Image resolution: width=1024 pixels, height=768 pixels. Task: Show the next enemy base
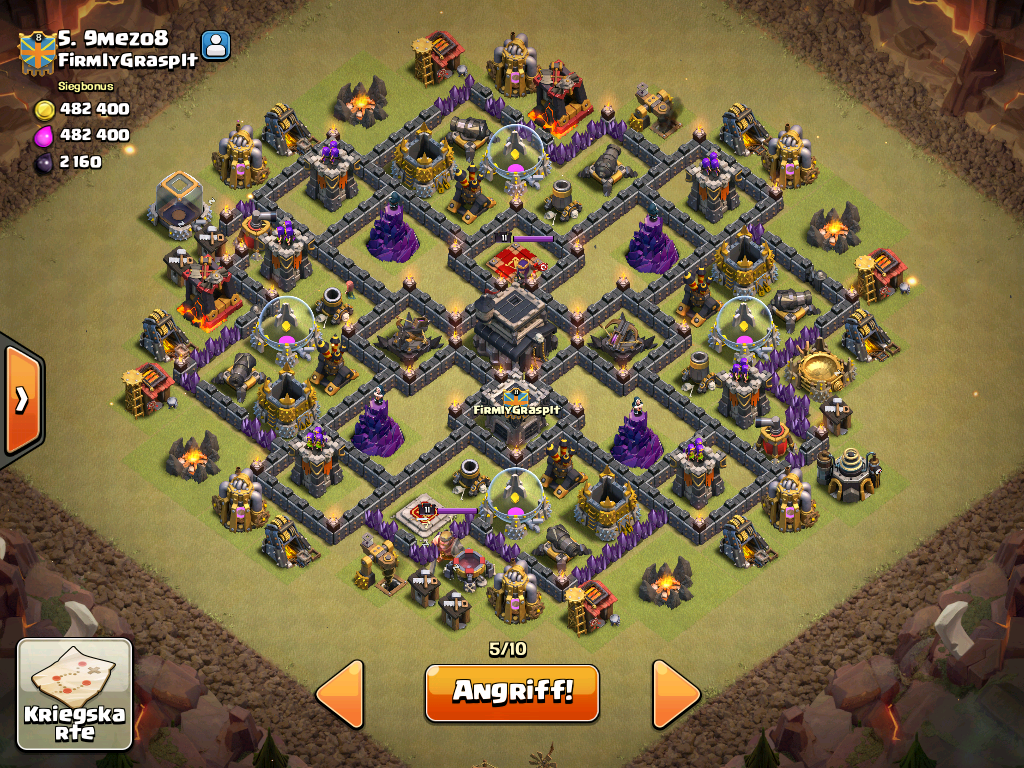[676, 693]
